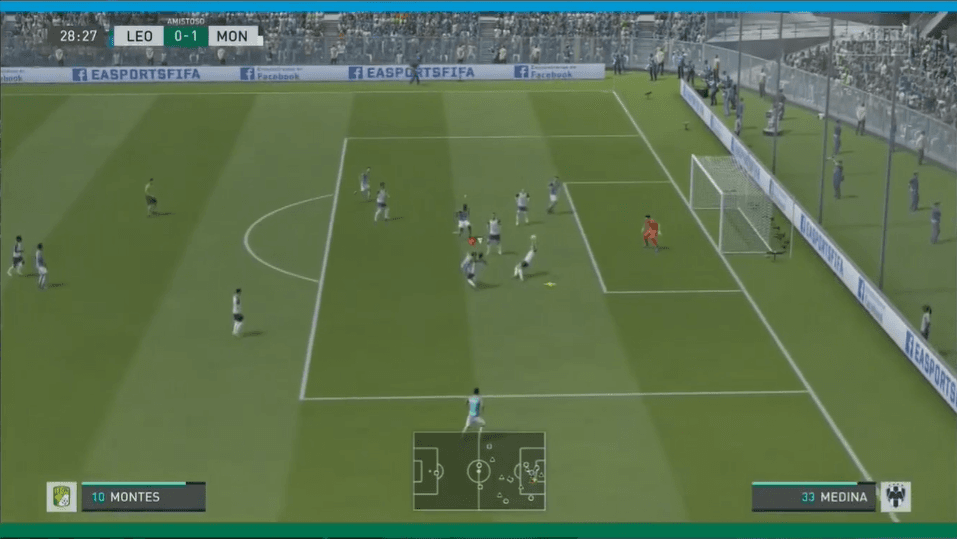
Task: Select the MON team label on scoreboard
Action: coord(233,36)
